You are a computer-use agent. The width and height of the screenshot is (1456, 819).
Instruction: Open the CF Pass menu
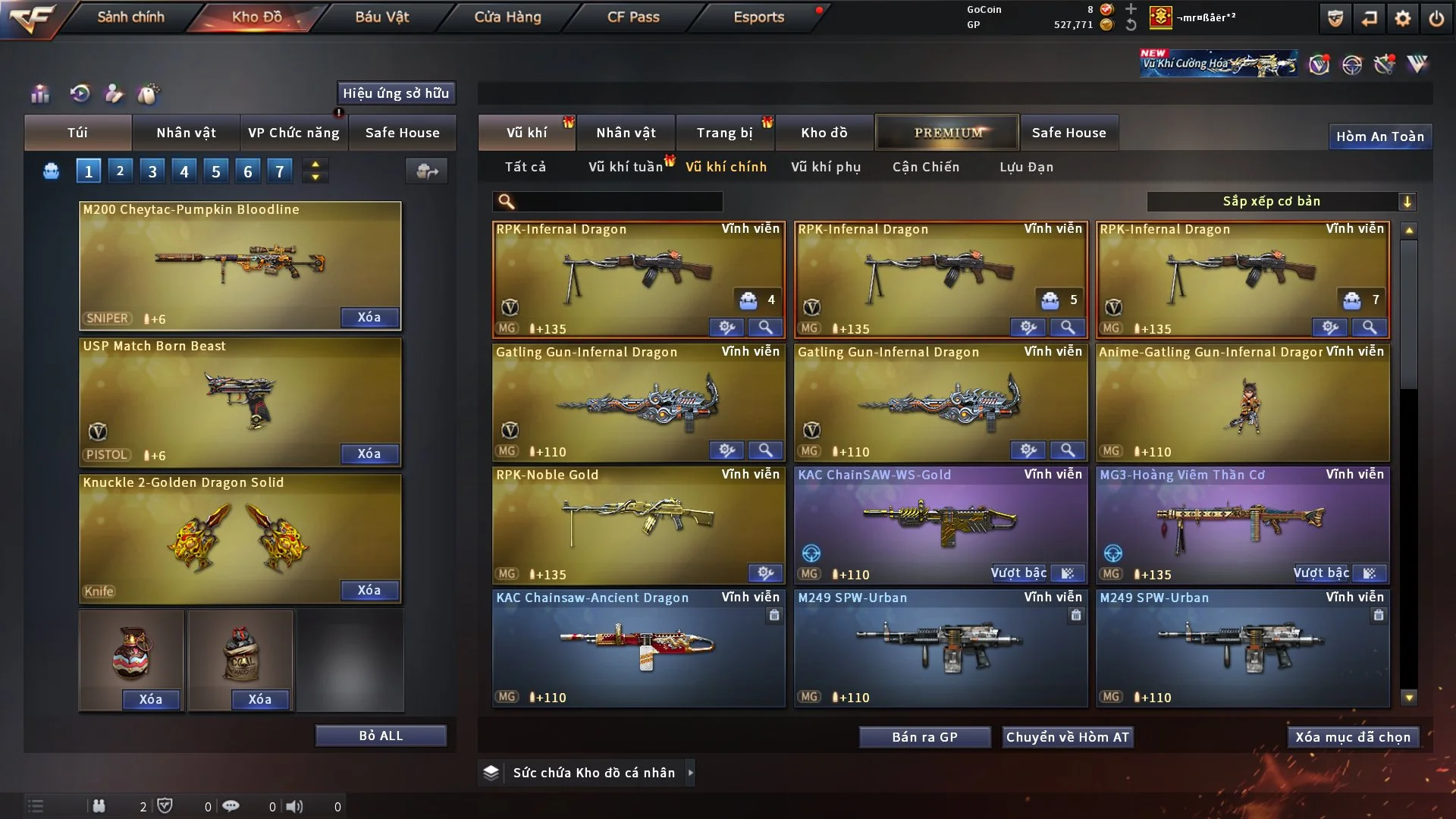633,17
